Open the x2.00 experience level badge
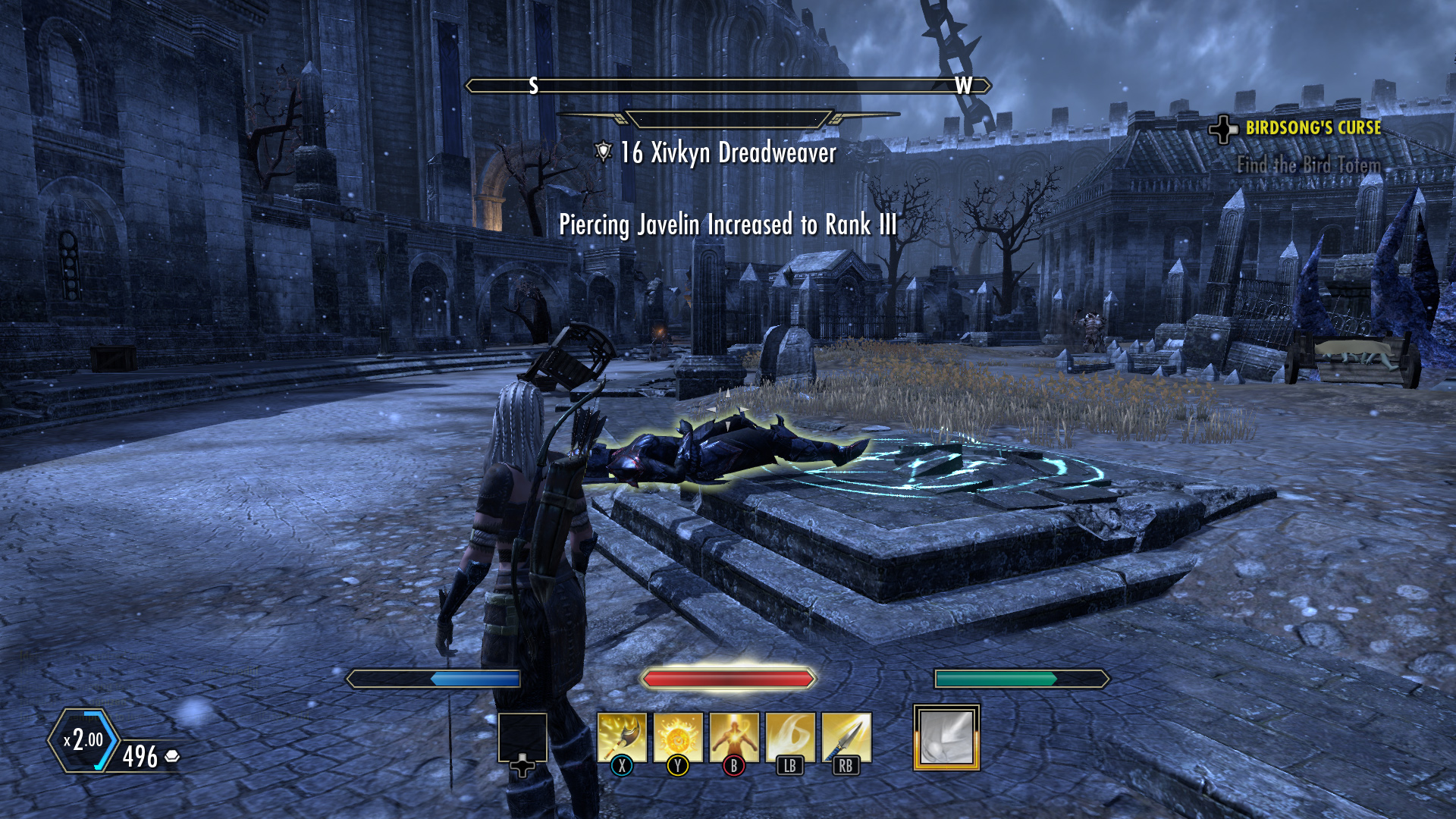The height and width of the screenshot is (819, 1456). click(x=83, y=740)
